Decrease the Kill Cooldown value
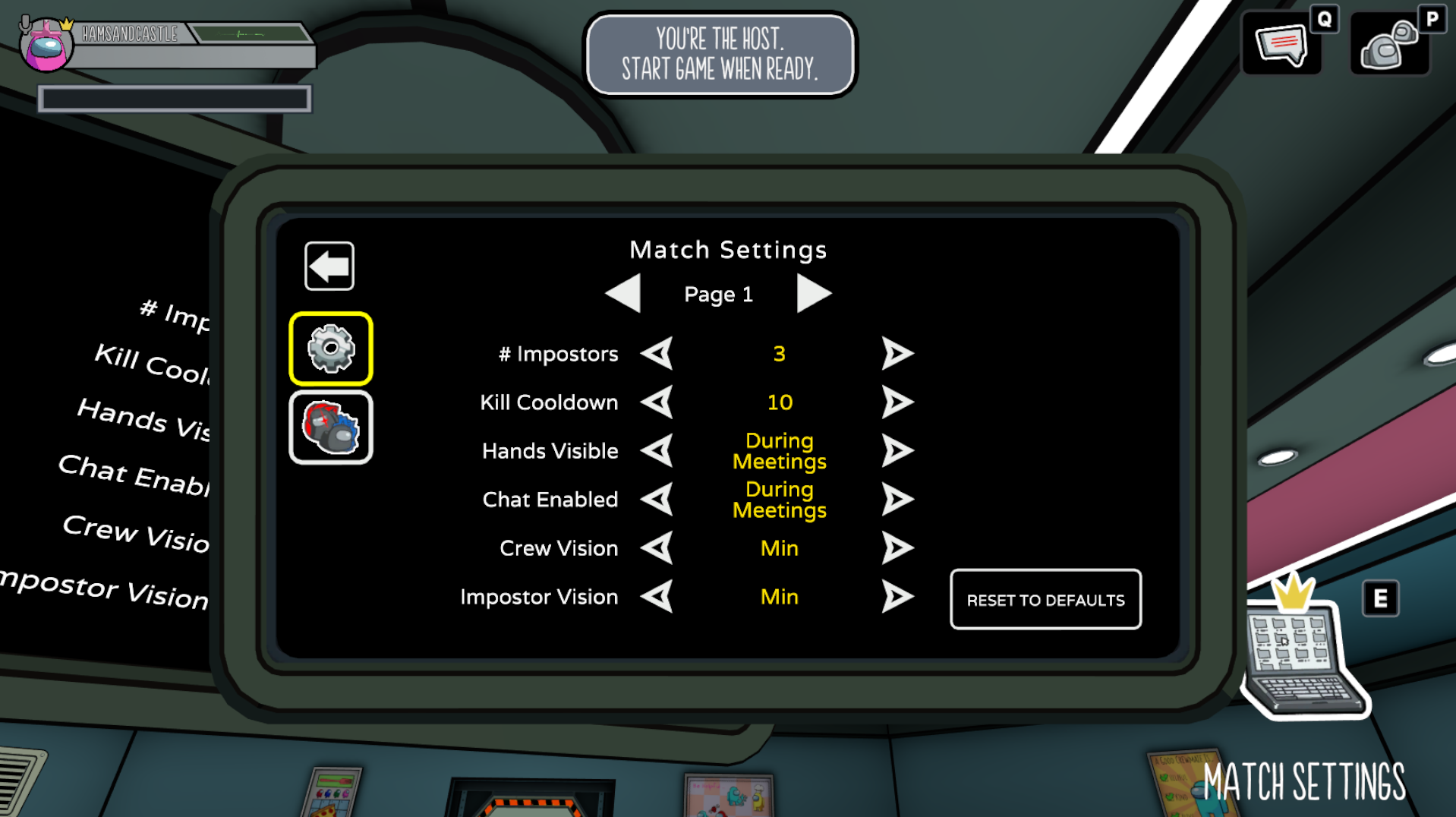 (x=657, y=402)
